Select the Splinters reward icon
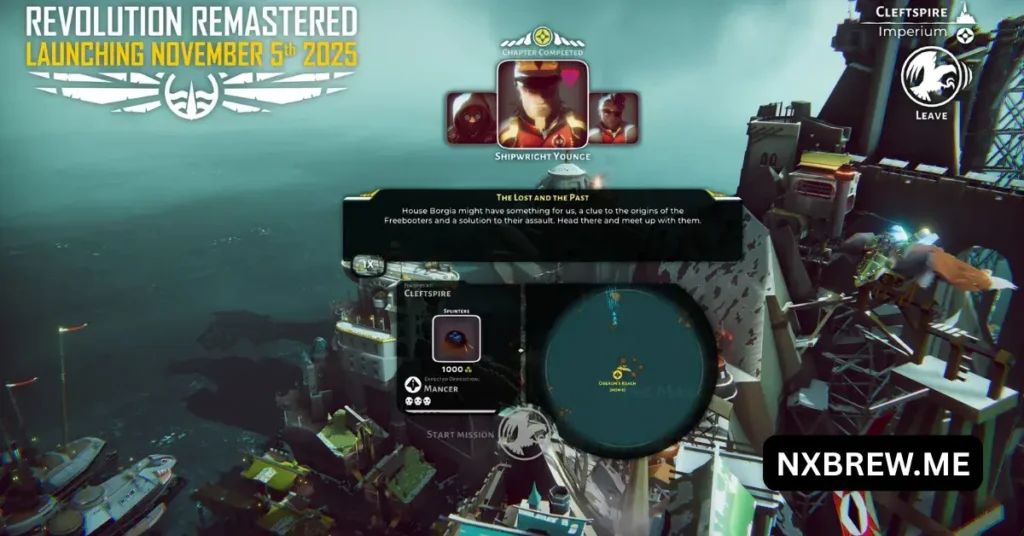The image size is (1024, 536). [x=456, y=340]
